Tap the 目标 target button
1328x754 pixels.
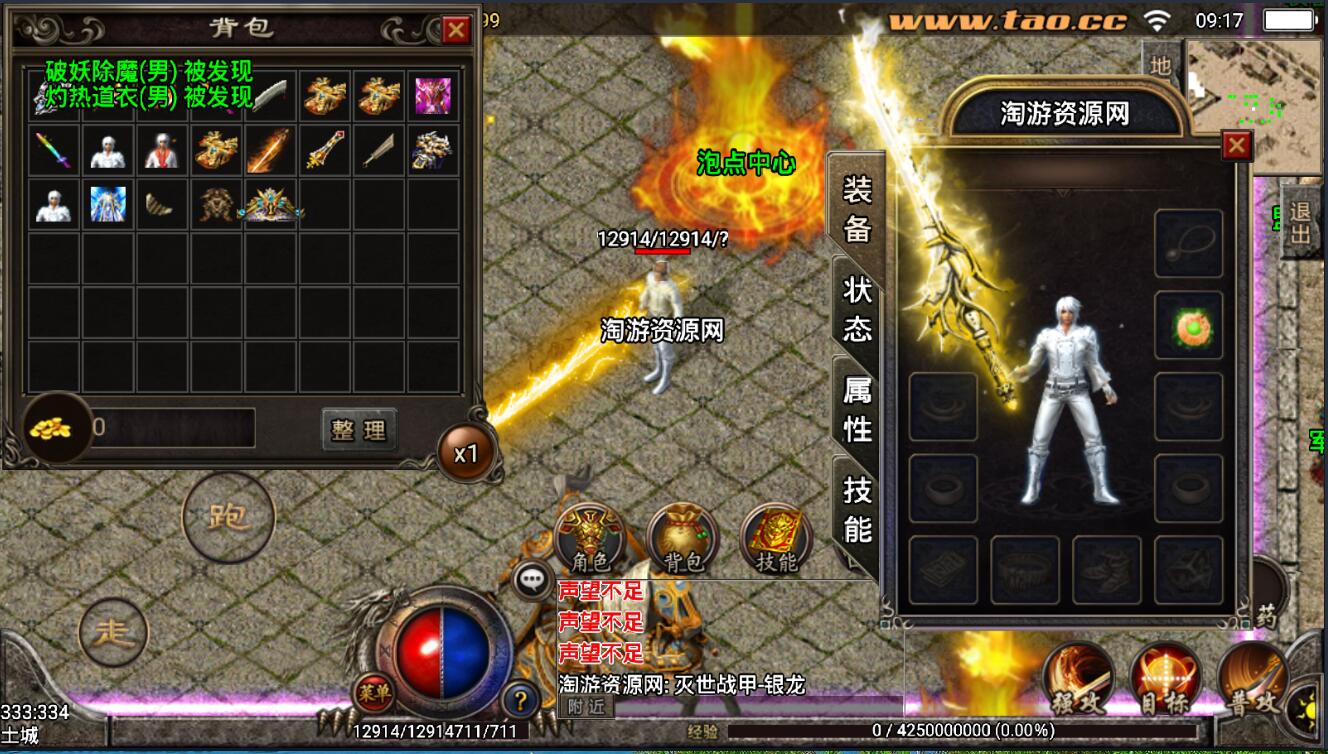point(1165,678)
